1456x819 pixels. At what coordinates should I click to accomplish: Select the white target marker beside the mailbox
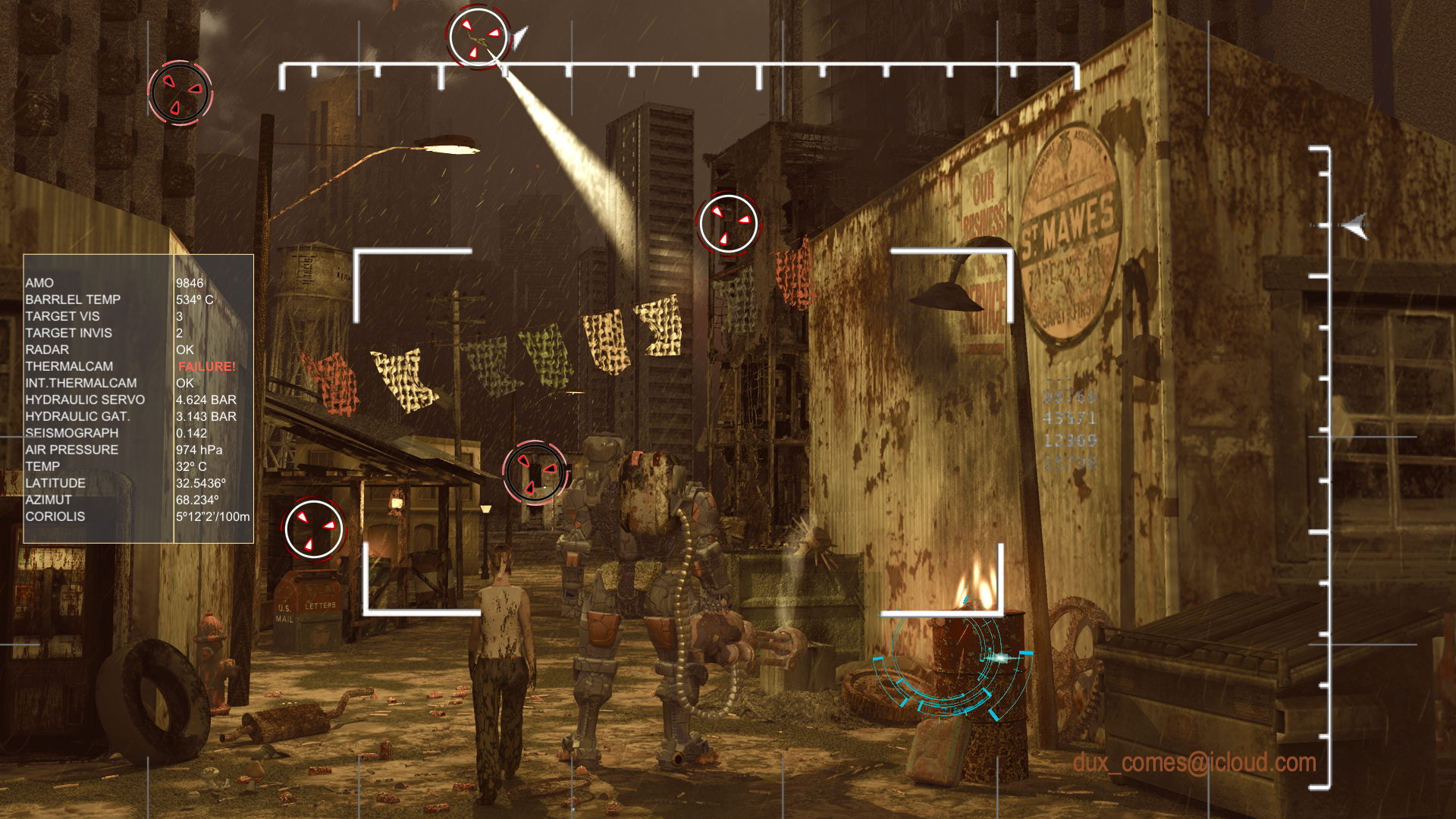click(x=314, y=529)
